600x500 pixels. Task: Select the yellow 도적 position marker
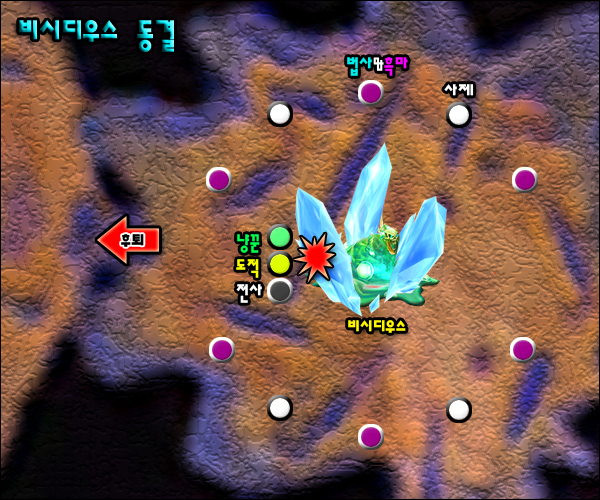tap(280, 264)
